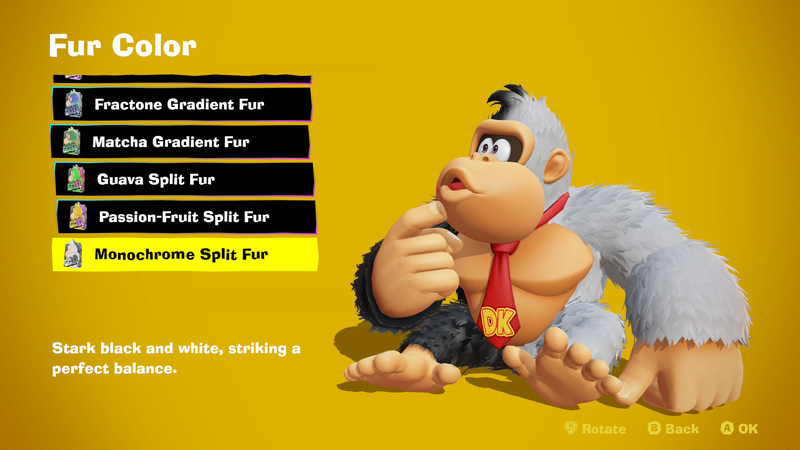Pick the Guava Split Fur entry
The image size is (800, 450).
[x=184, y=179]
